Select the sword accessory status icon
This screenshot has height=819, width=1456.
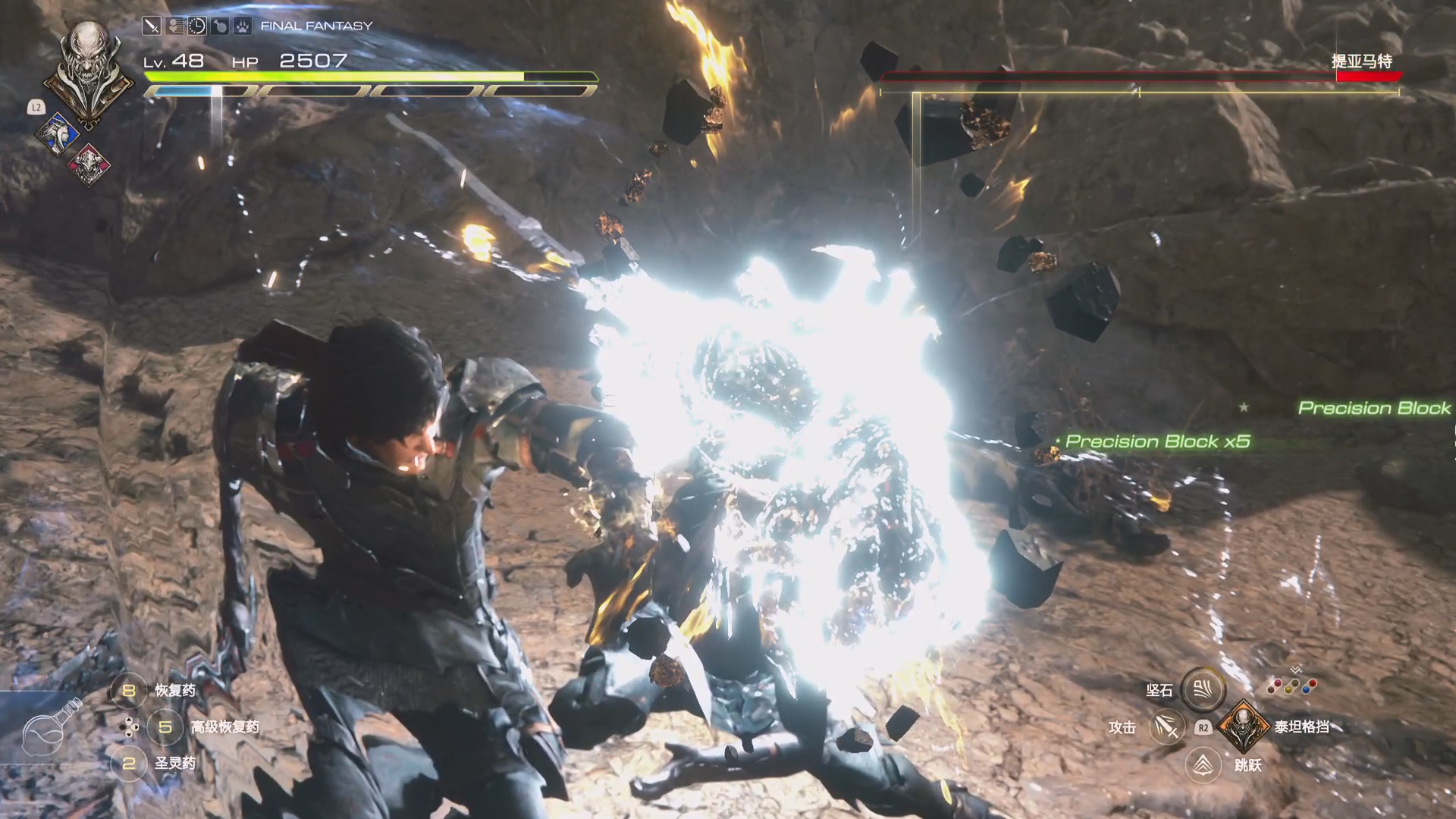click(x=152, y=27)
